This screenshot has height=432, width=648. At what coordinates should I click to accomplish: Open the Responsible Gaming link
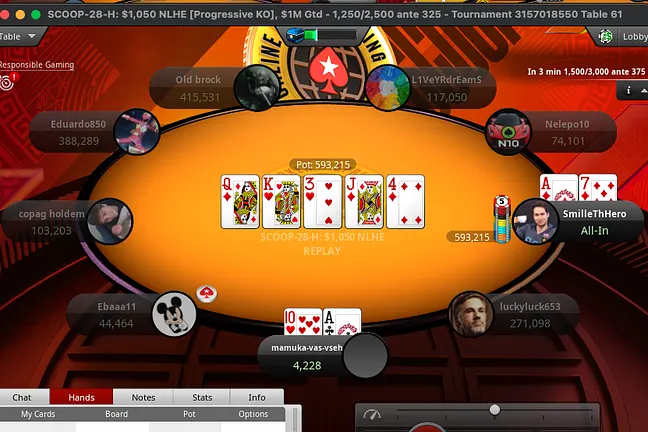(x=36, y=65)
